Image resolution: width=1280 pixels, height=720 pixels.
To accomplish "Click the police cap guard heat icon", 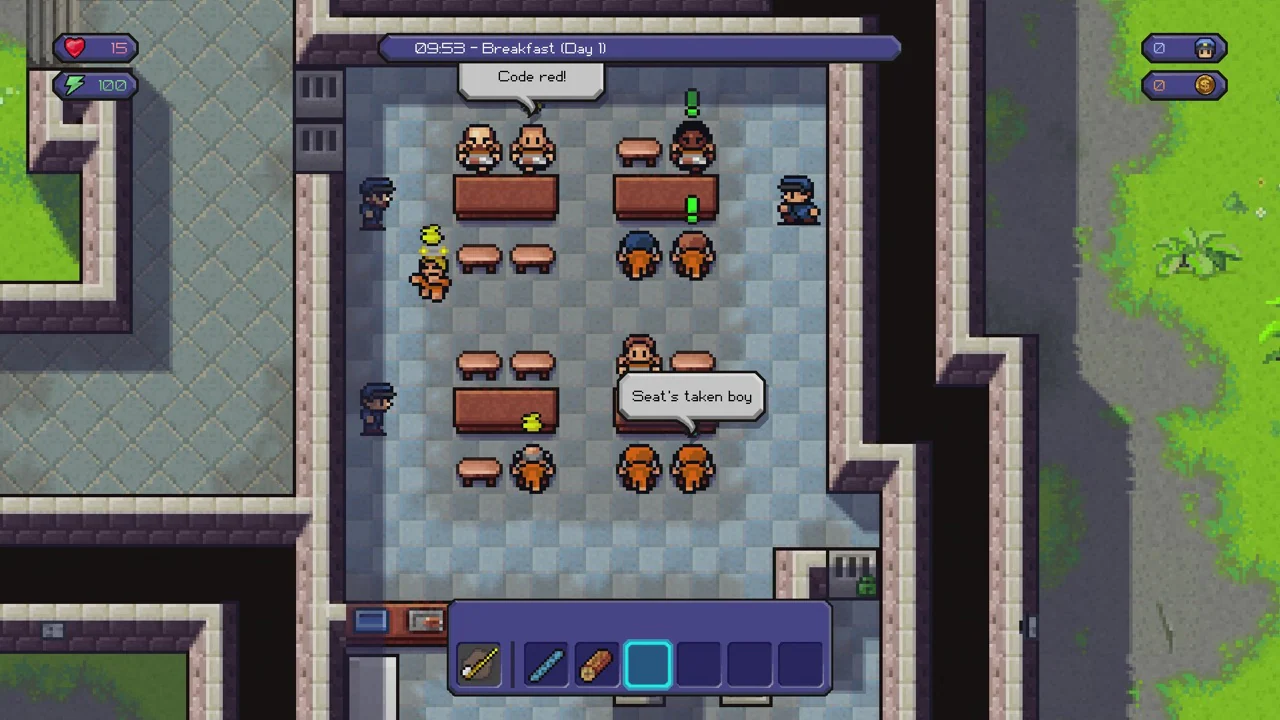I will tap(1204, 47).
